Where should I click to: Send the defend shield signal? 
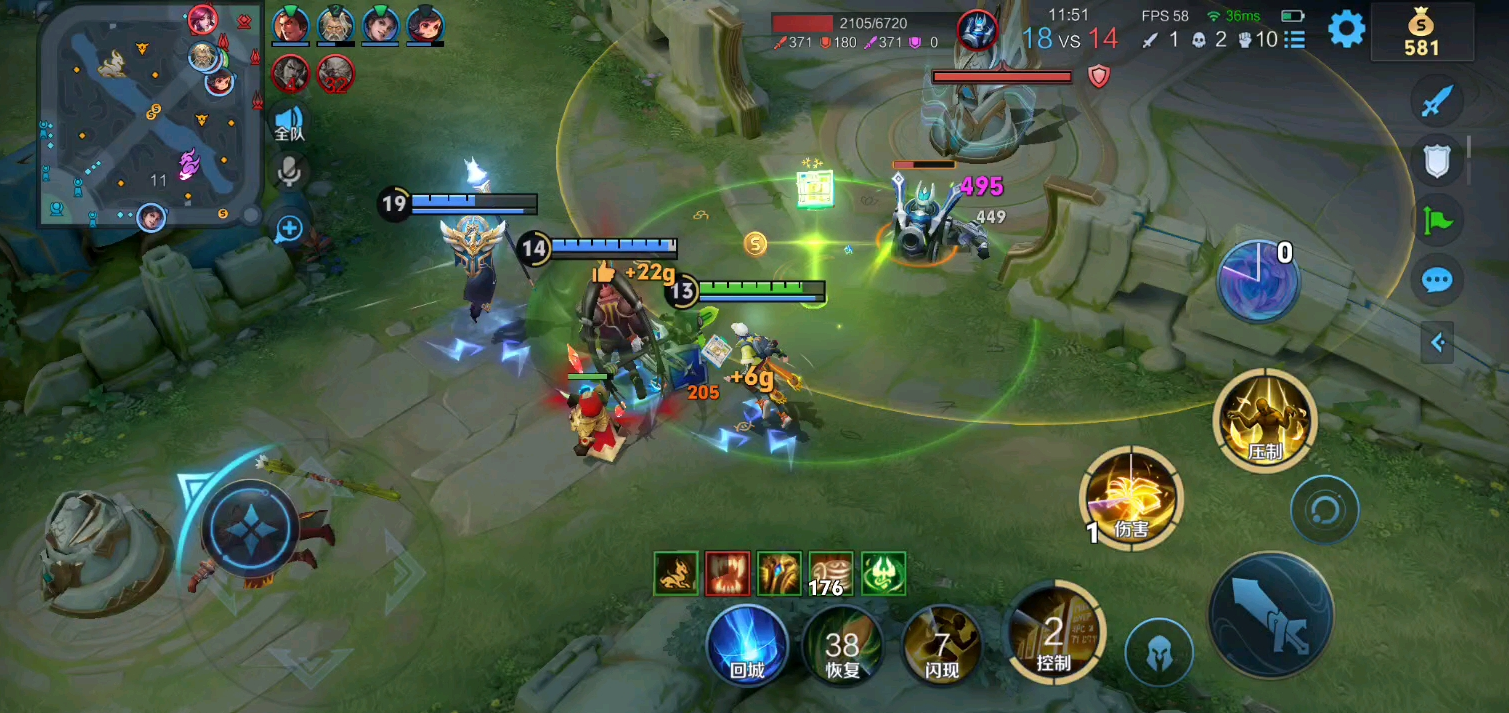pyautogui.click(x=1437, y=160)
